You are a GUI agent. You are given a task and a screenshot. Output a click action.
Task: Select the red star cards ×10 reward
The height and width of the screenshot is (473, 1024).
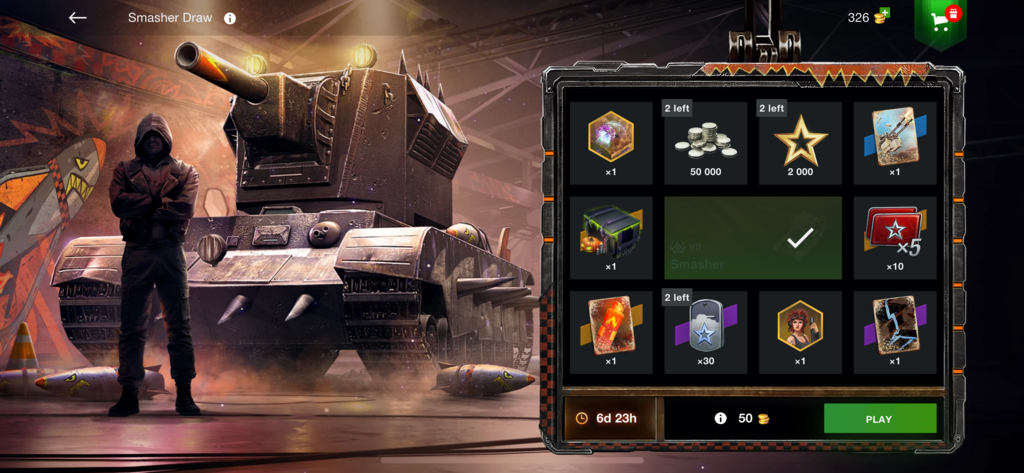(894, 238)
